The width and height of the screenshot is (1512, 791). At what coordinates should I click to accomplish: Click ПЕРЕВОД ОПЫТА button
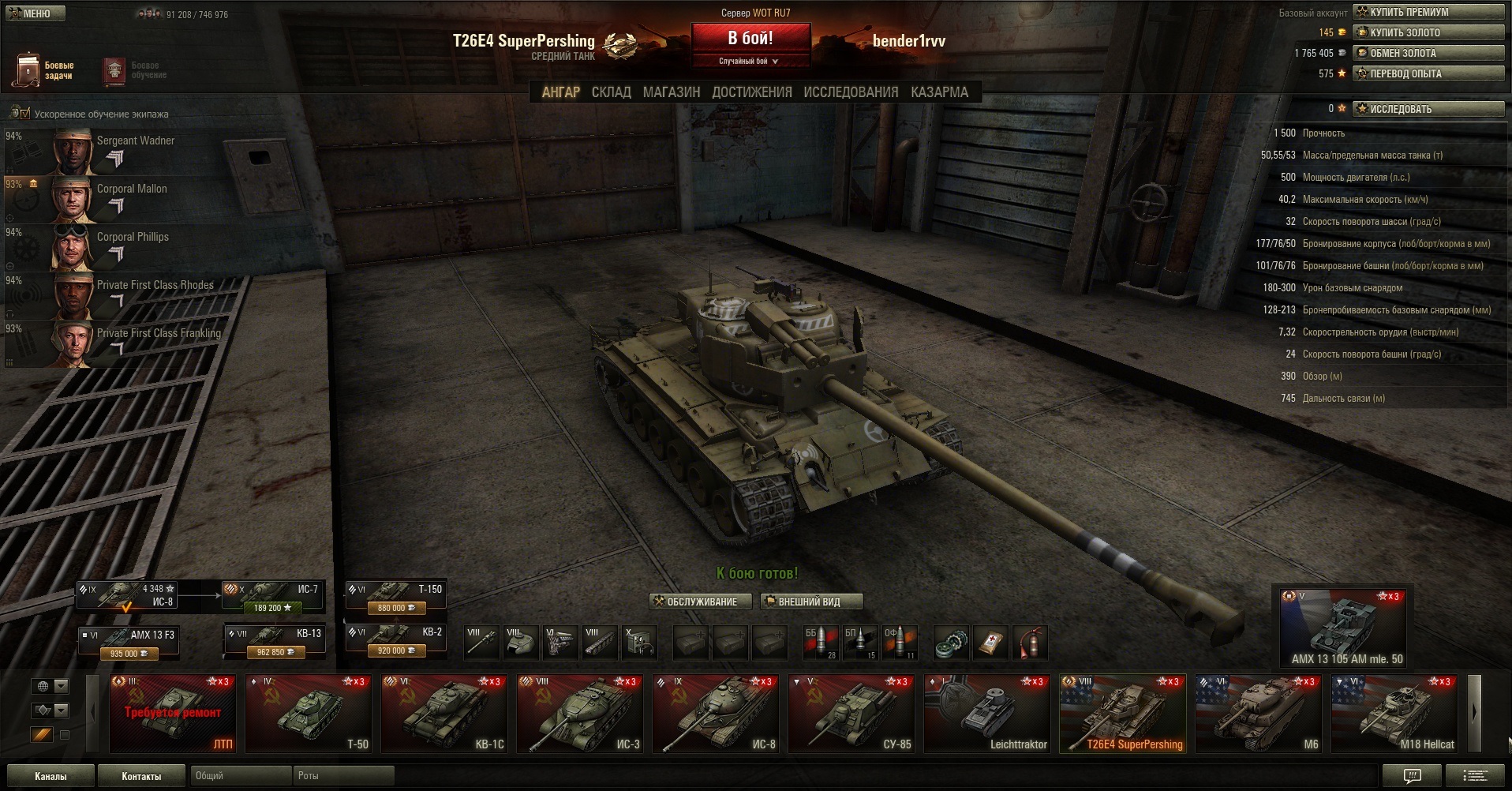pyautogui.click(x=1428, y=73)
